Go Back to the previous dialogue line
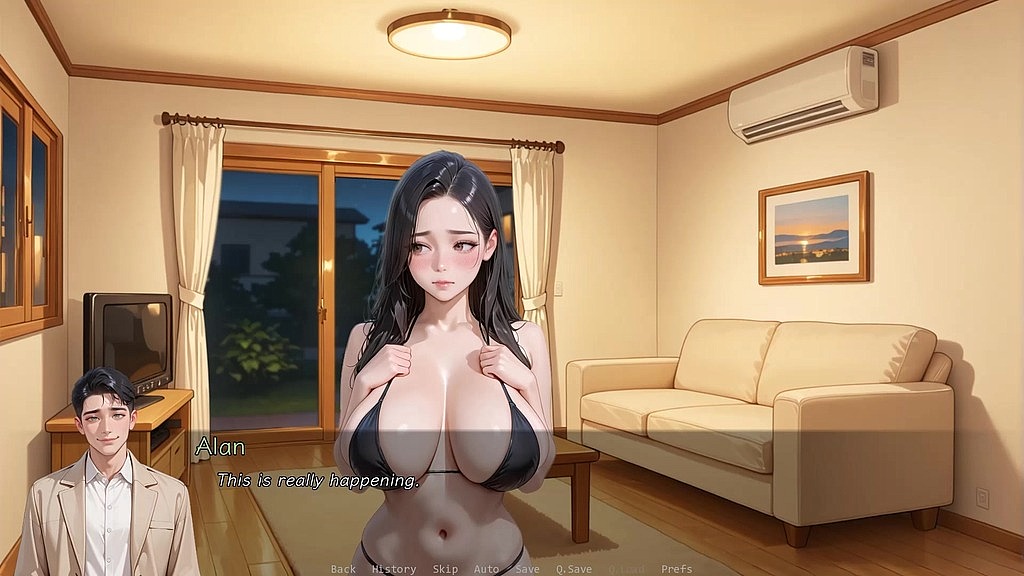 coord(343,569)
